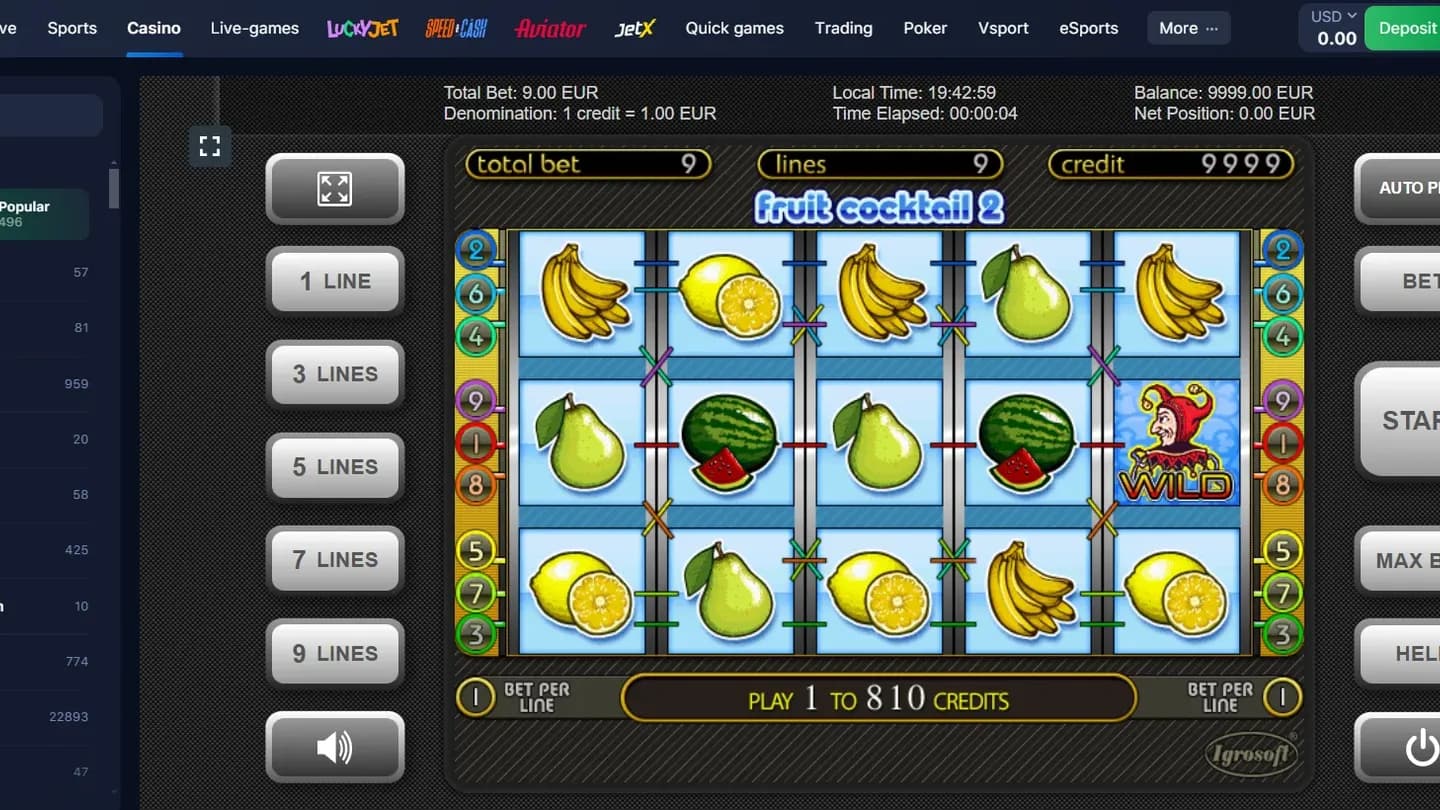The height and width of the screenshot is (810, 1440).
Task: Open the Poker section
Action: click(x=924, y=28)
